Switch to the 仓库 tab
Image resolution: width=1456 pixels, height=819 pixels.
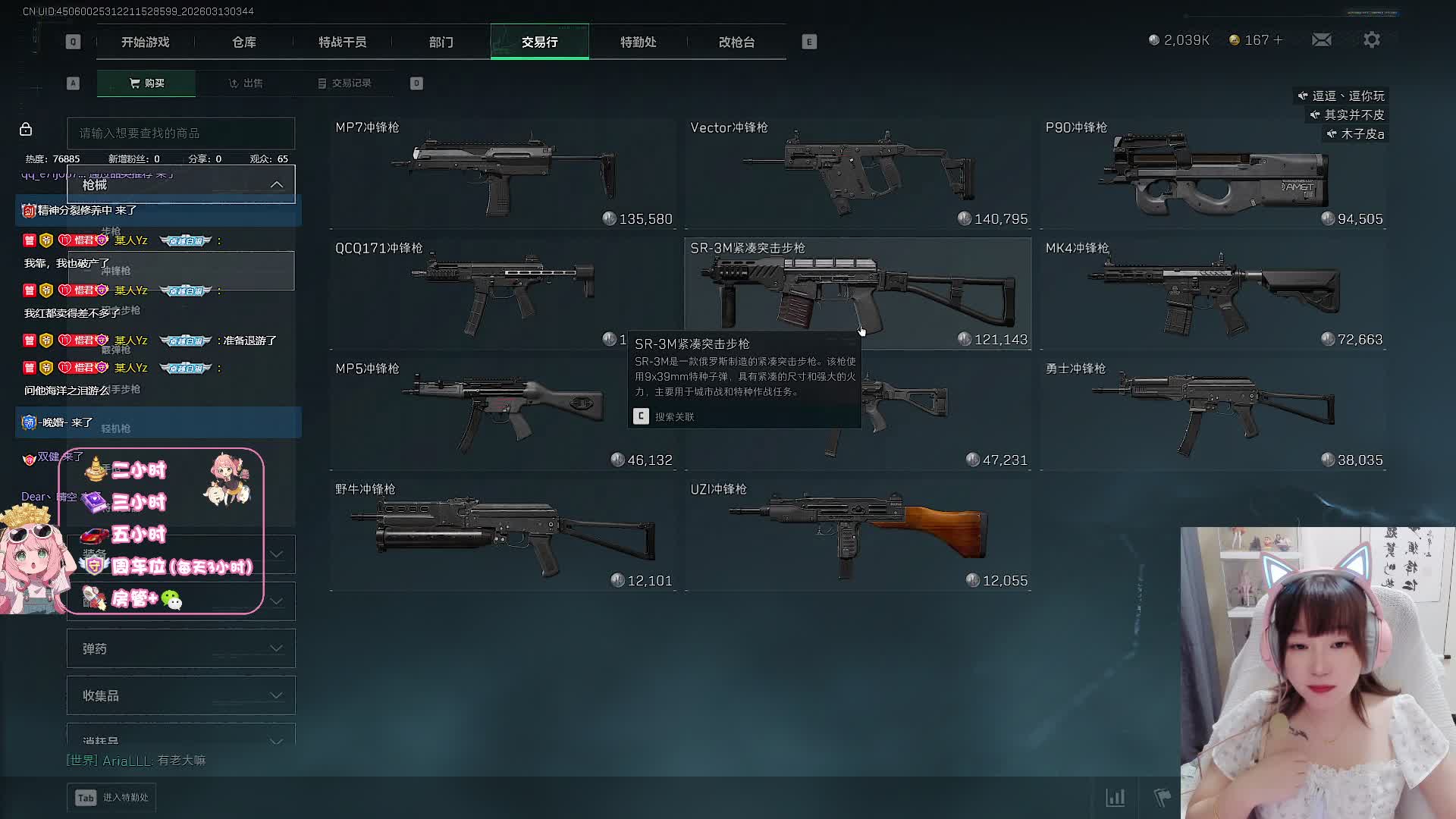pos(243,42)
